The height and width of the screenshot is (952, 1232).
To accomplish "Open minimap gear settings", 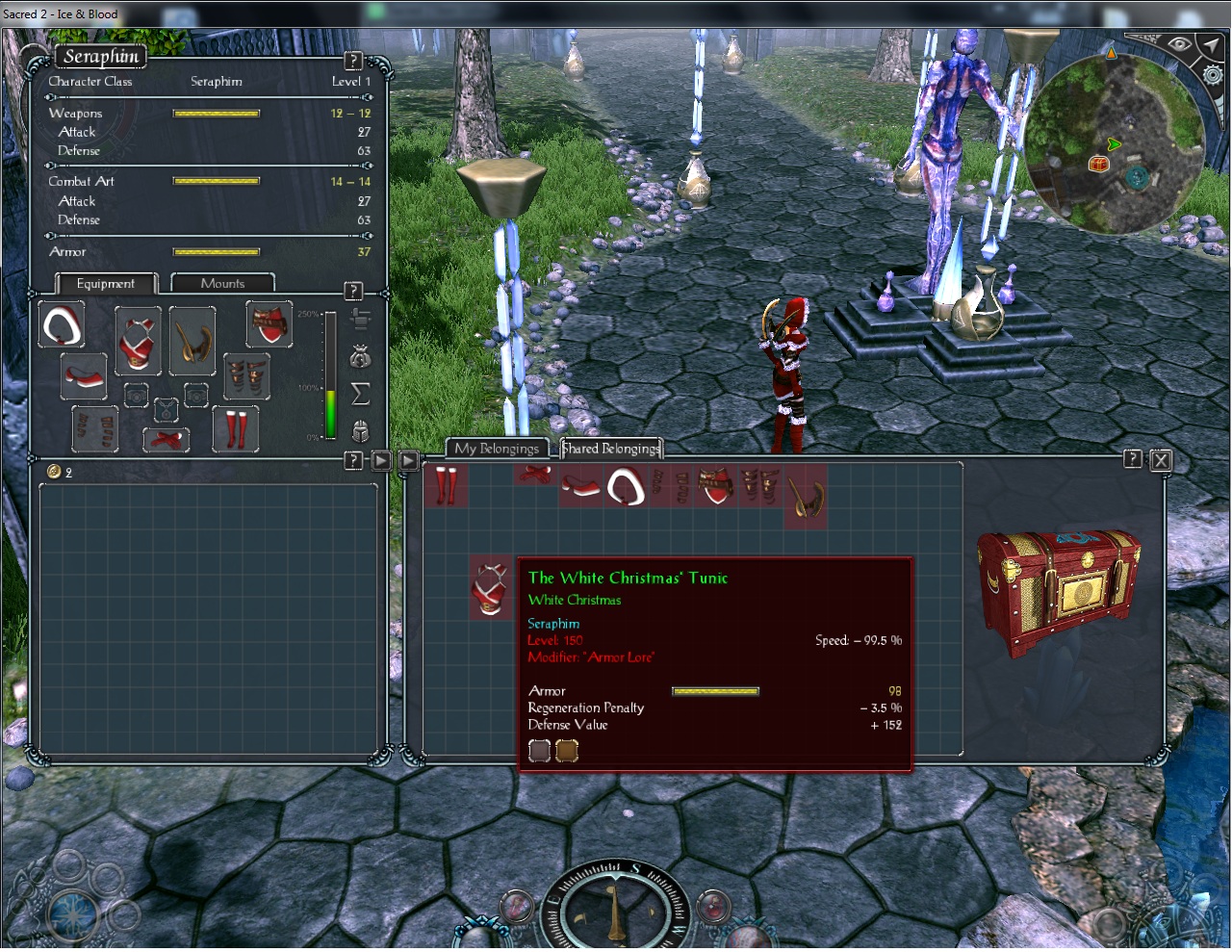I will pyautogui.click(x=1214, y=75).
